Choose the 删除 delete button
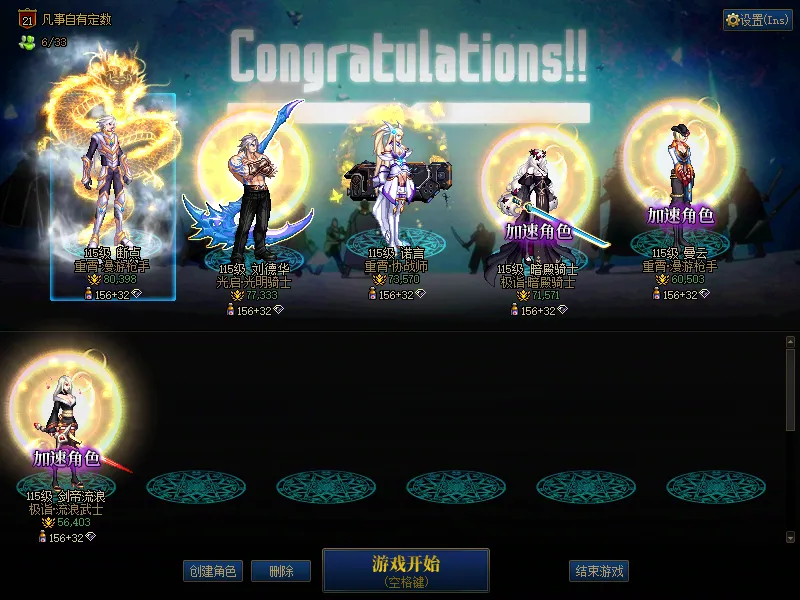 [x=281, y=571]
